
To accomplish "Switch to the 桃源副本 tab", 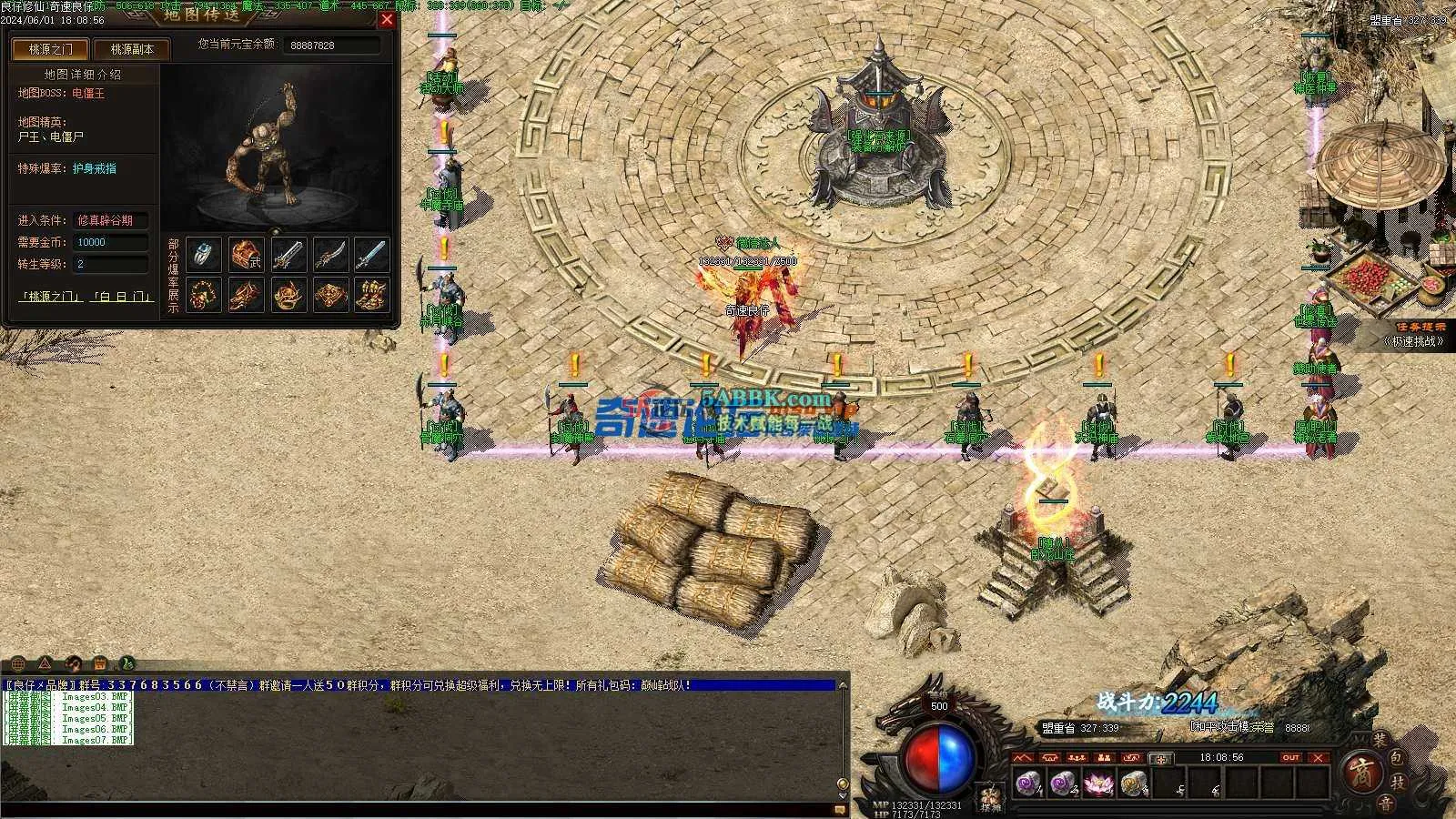I will click(x=132, y=49).
